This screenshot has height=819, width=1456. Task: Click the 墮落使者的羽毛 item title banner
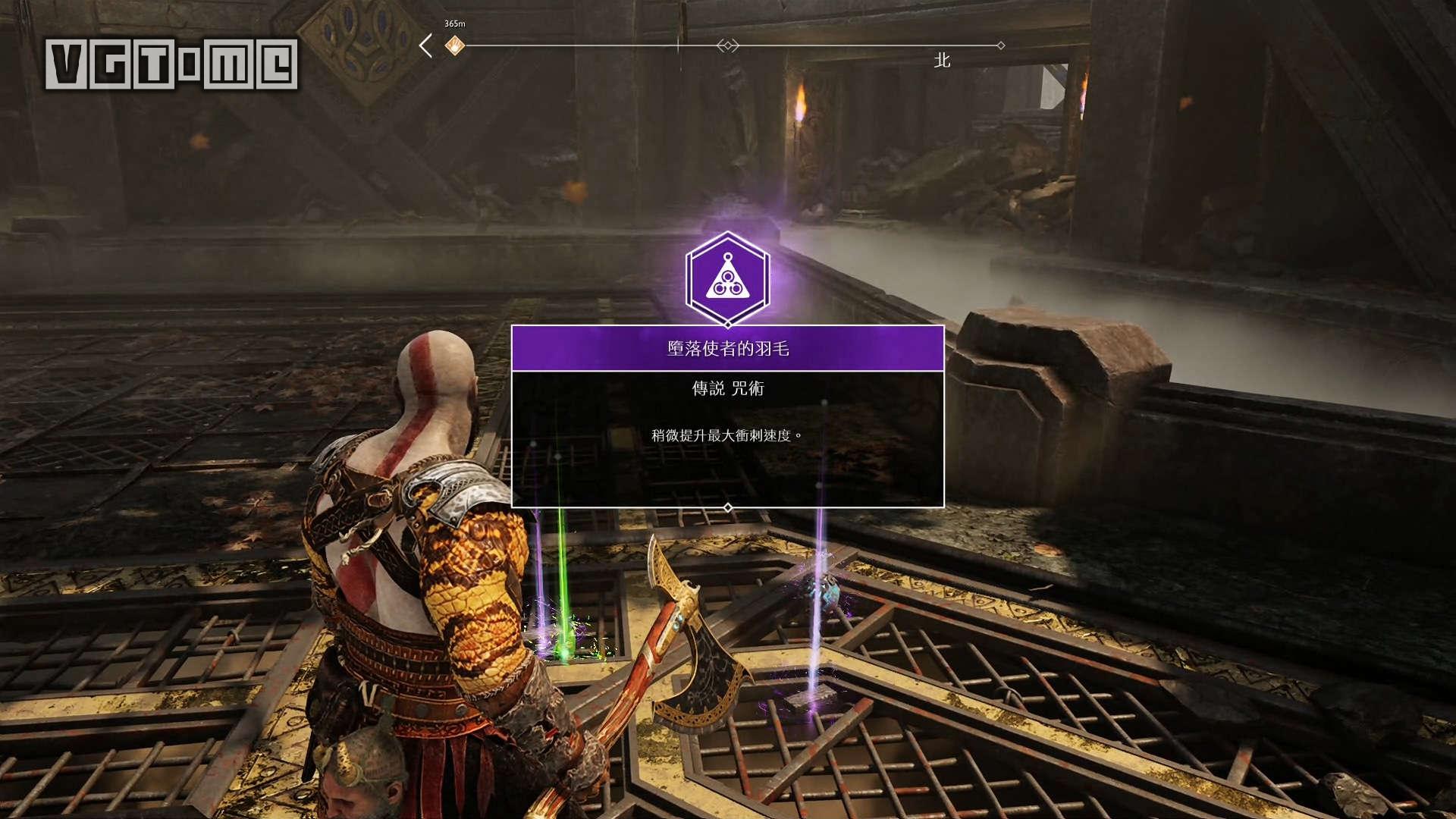pos(727,349)
